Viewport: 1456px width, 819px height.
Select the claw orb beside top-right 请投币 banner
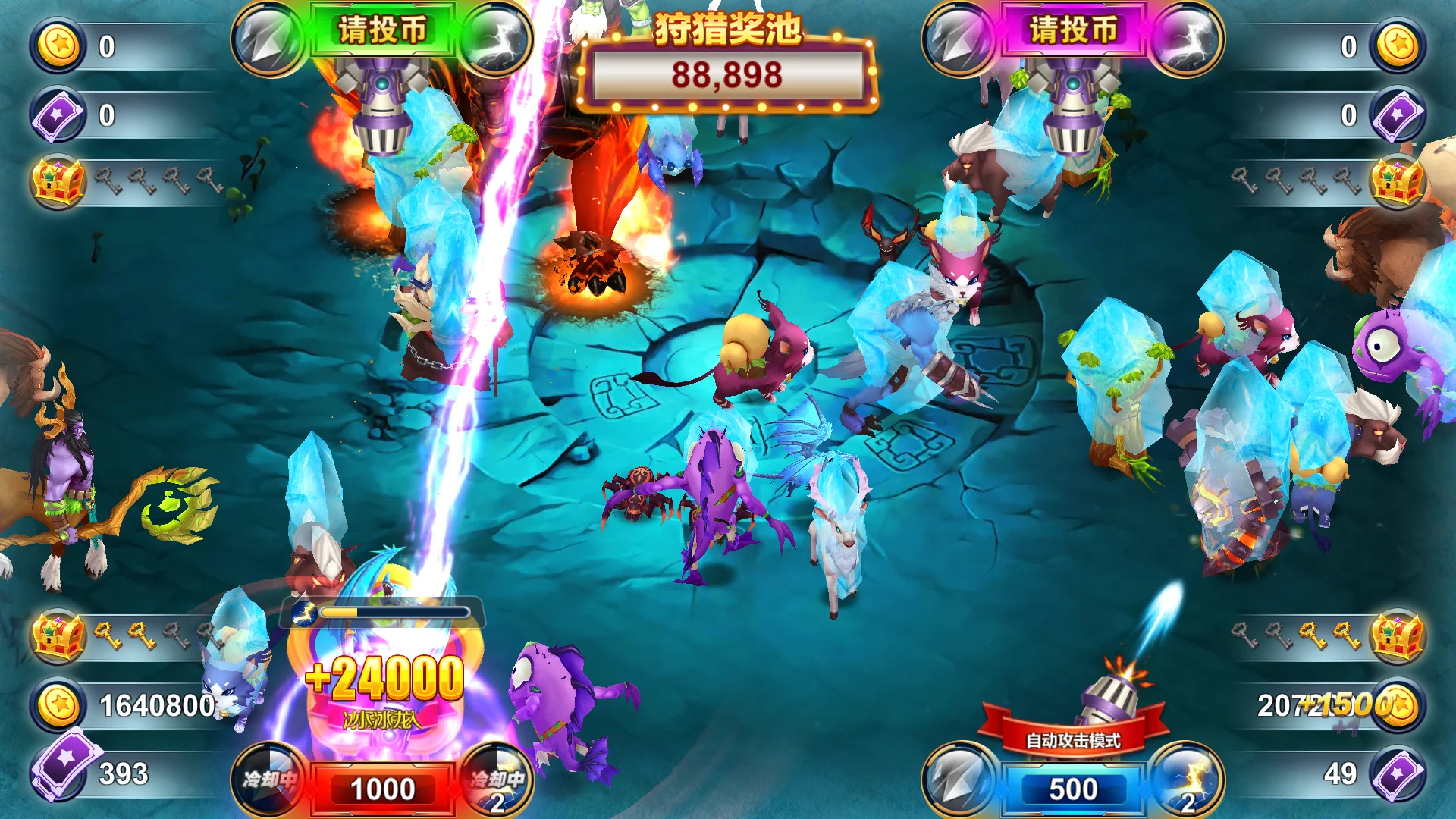click(957, 36)
